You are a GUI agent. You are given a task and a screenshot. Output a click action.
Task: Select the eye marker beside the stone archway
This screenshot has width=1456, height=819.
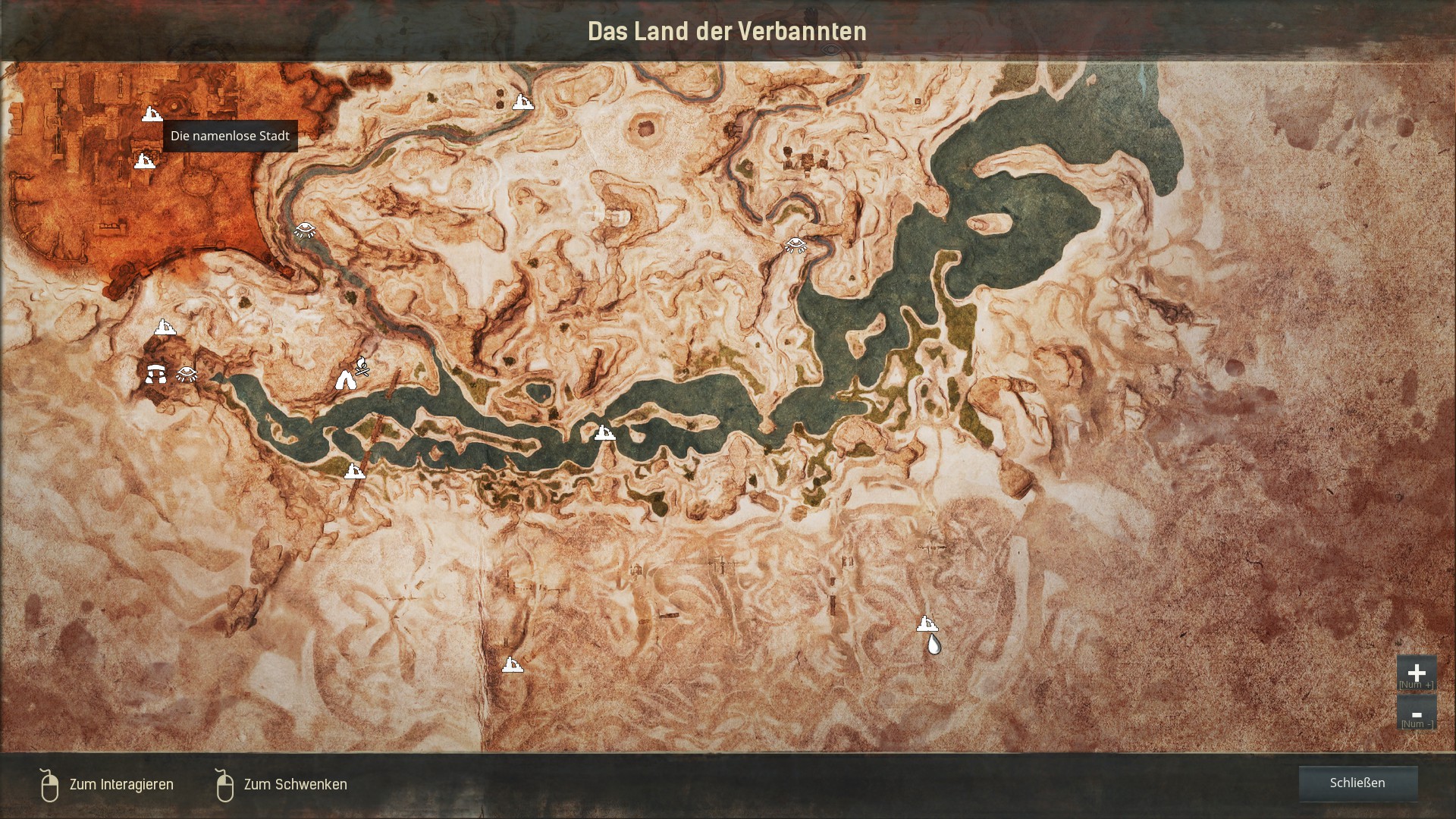coord(187,373)
